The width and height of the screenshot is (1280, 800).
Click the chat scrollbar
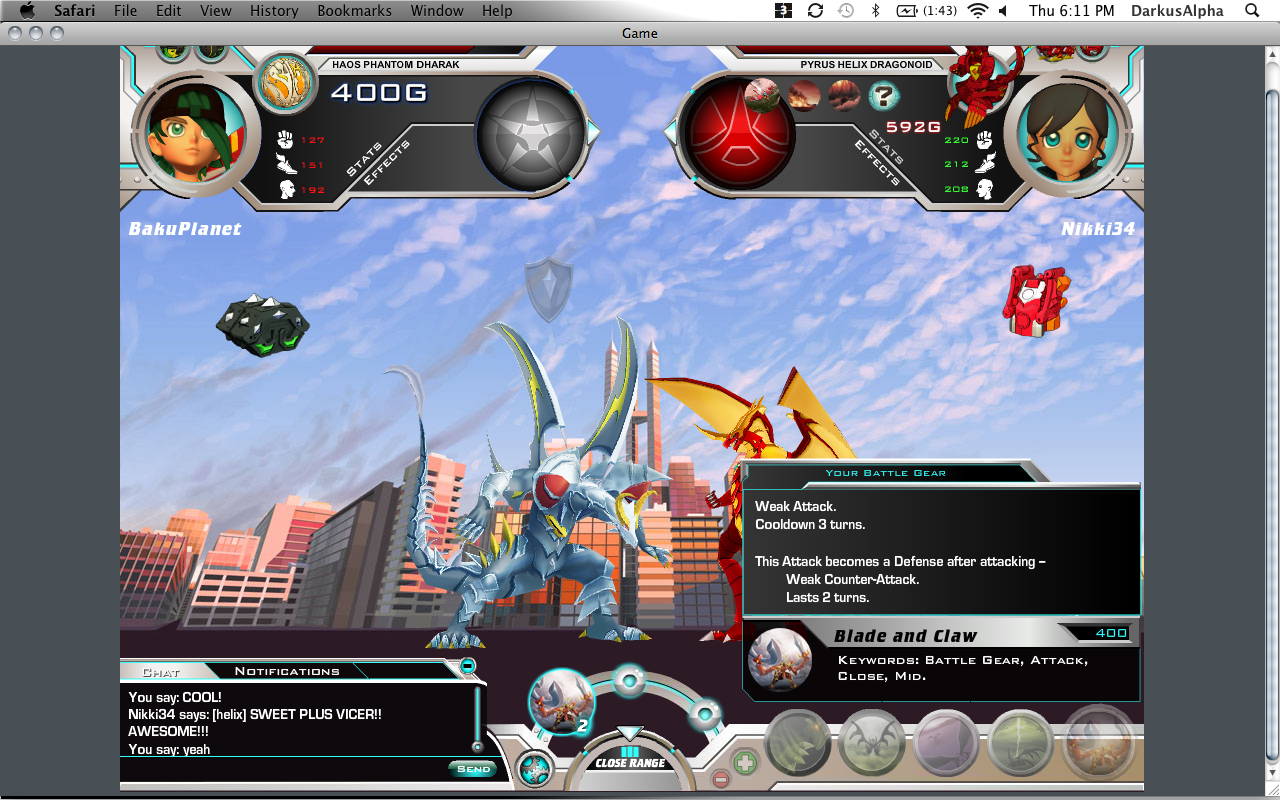pos(477,718)
